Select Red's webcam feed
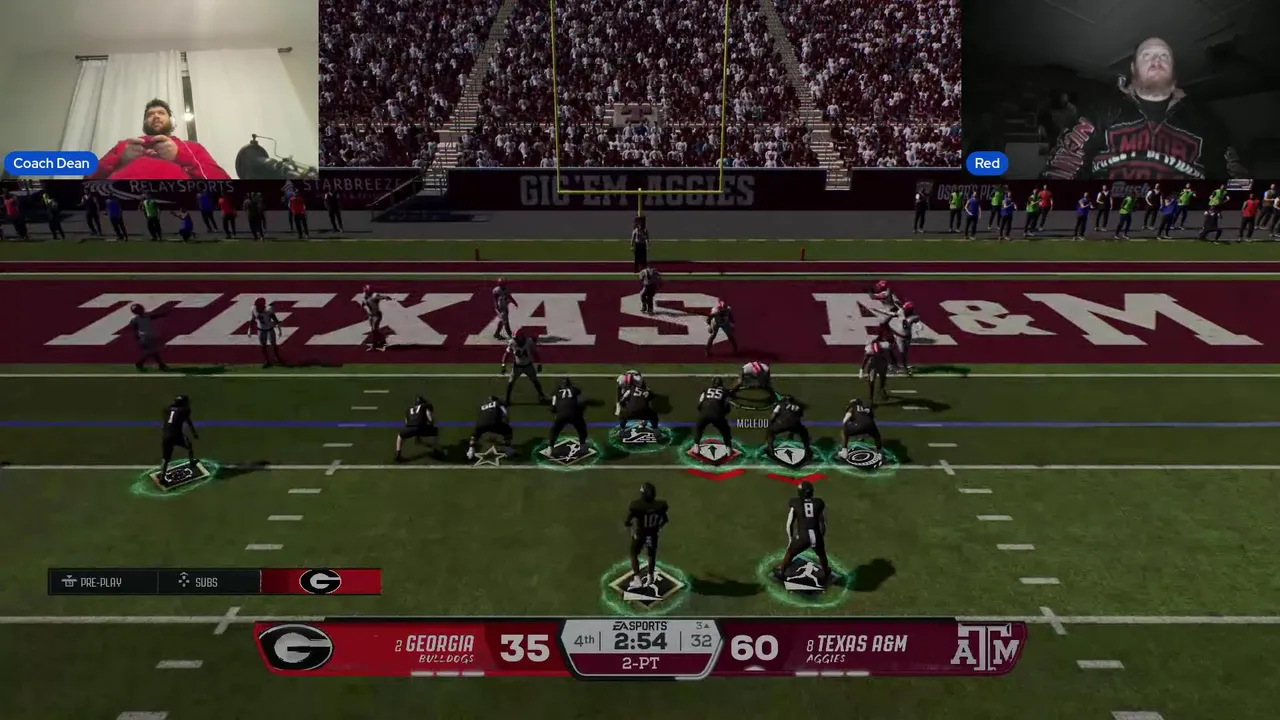 coord(1120,90)
